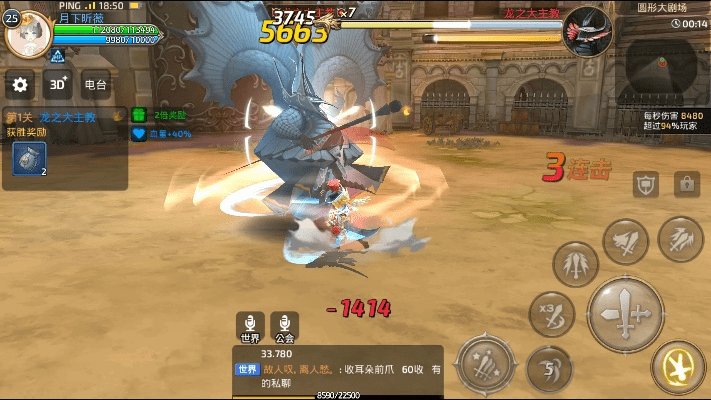Select the victory reward item slot
Screen dimensions: 711x400
click(29, 160)
